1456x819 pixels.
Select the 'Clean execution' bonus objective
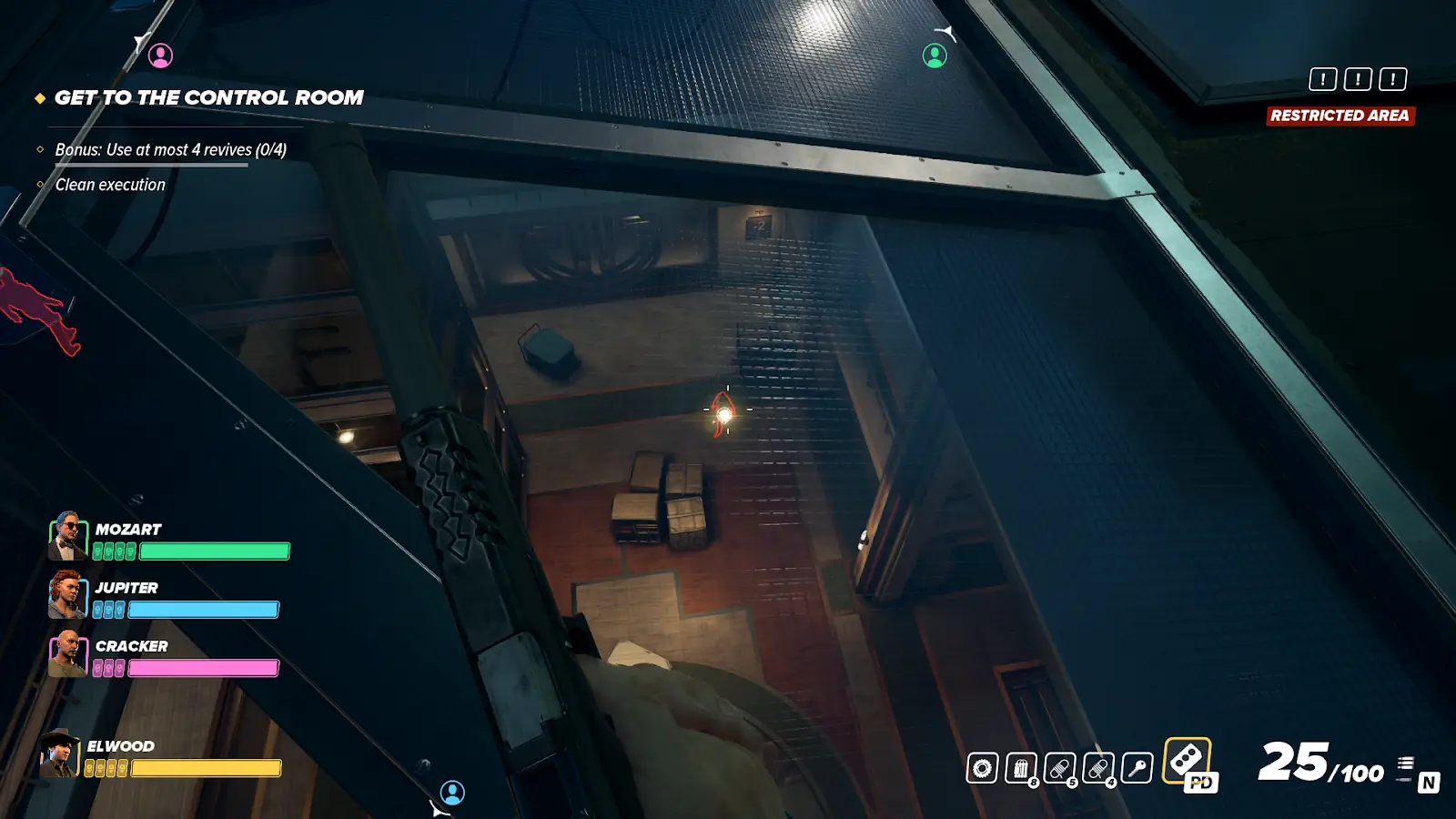point(110,185)
